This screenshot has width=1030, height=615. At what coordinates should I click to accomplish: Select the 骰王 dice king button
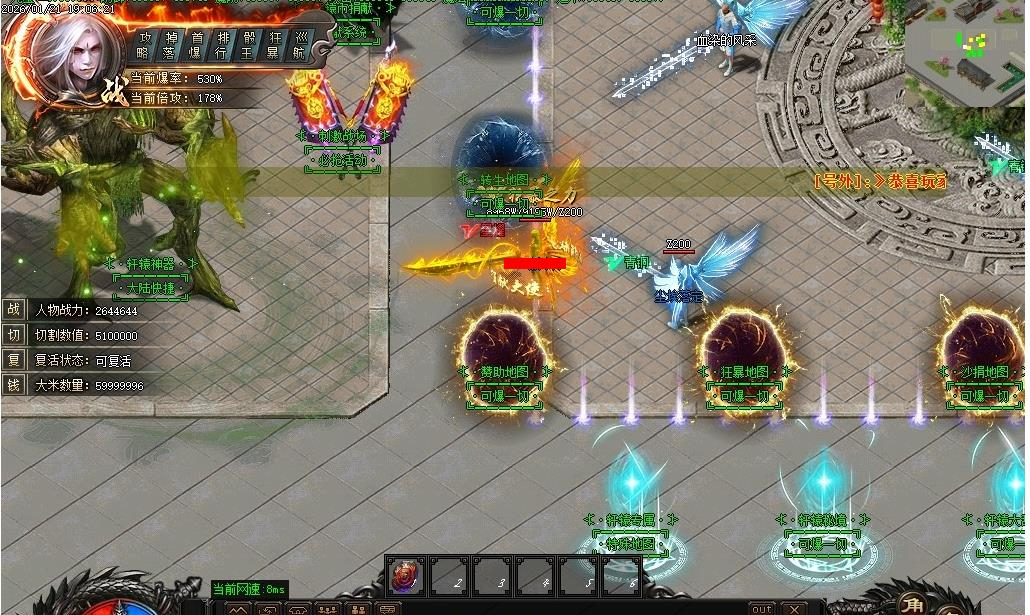tap(248, 45)
